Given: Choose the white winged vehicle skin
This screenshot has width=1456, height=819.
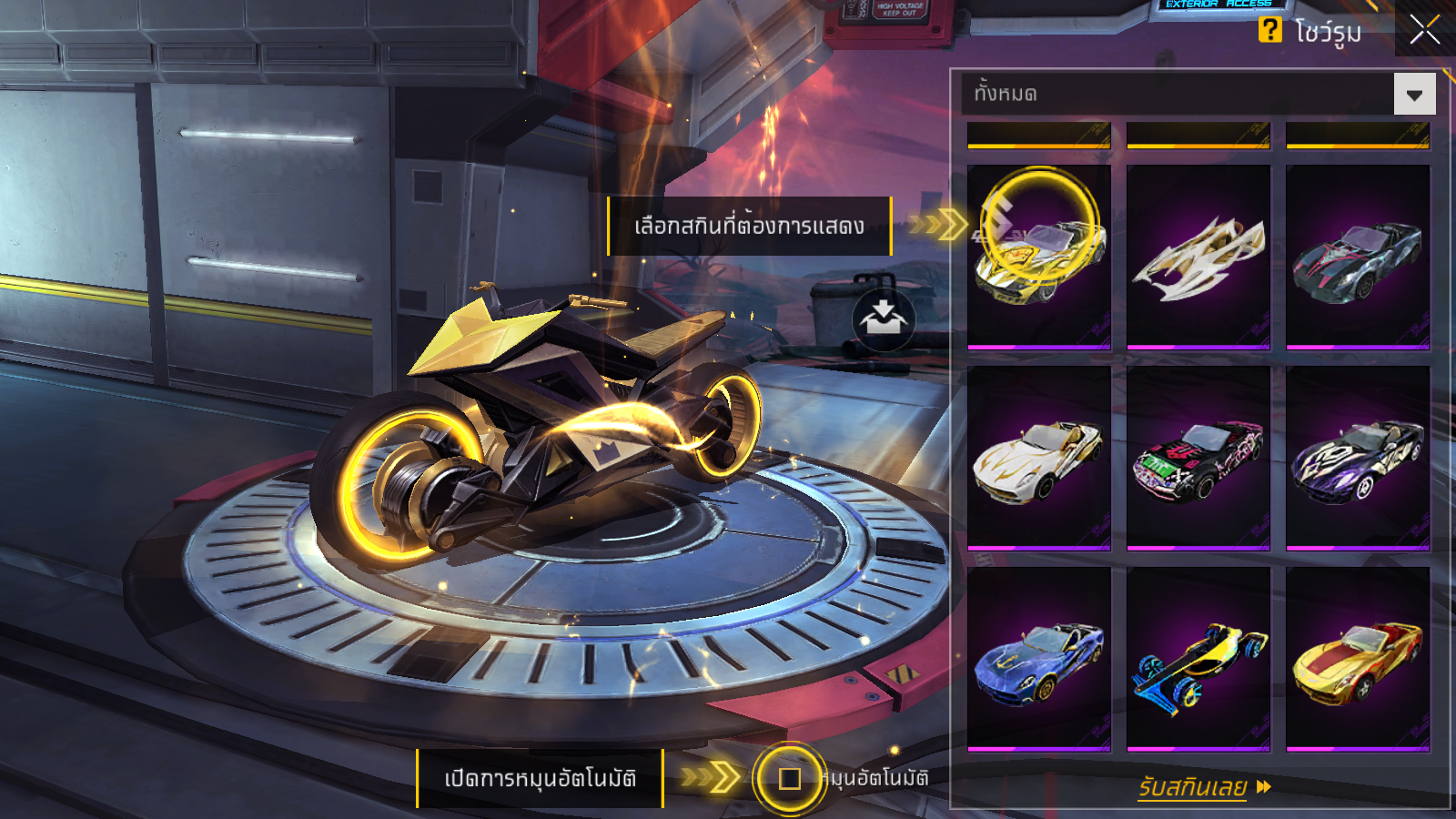Looking at the screenshot, I should click(x=1198, y=257).
